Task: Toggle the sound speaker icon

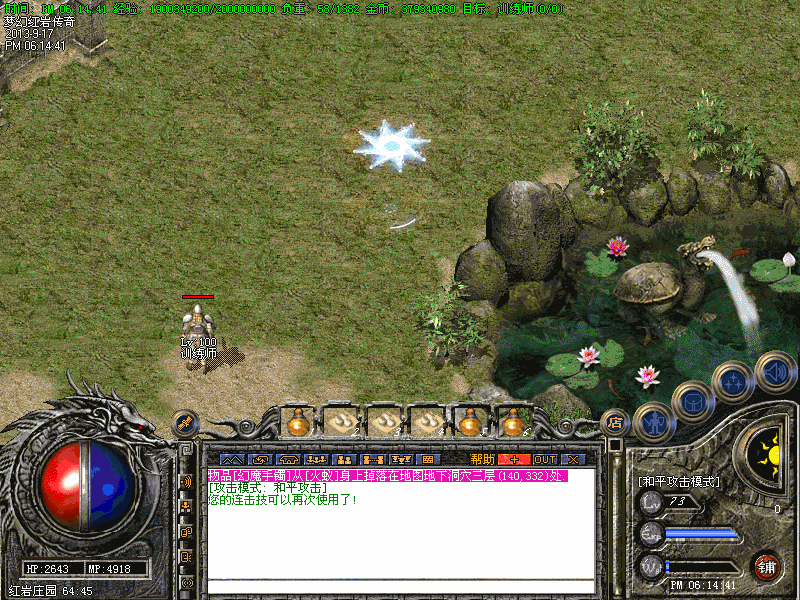Action: point(775,370)
